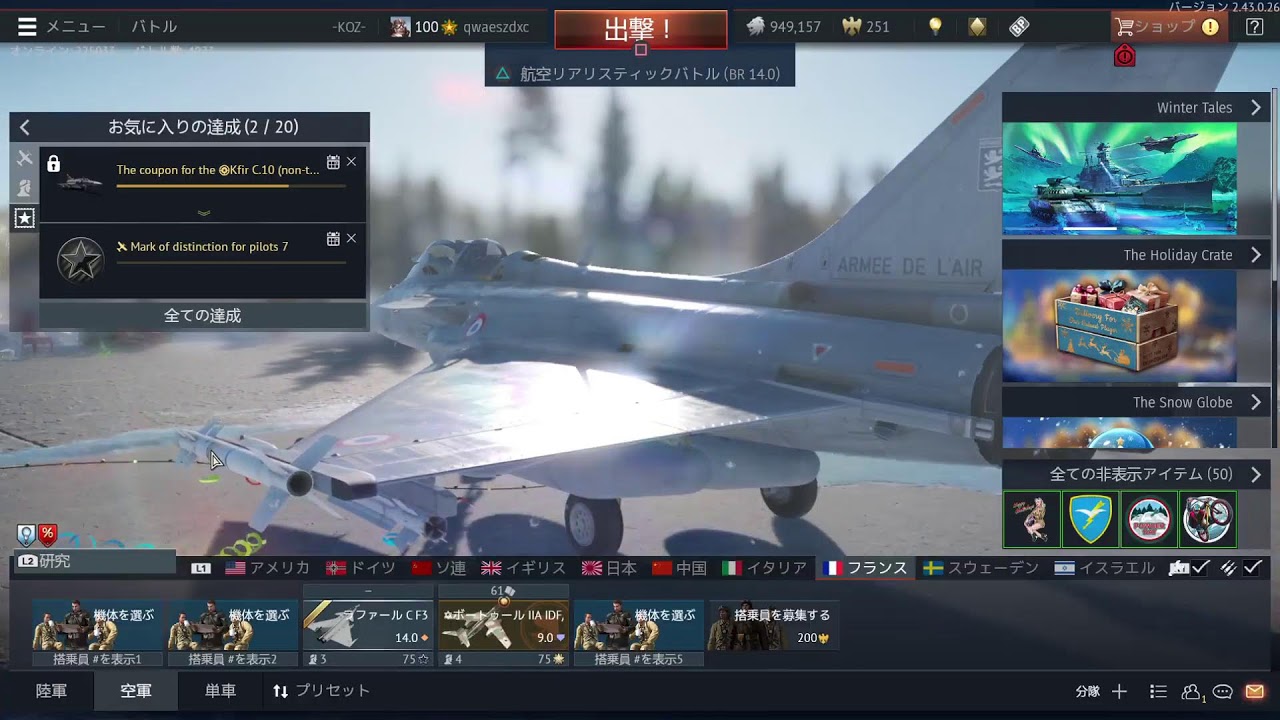
Task: Launch battle with the 出撃！ button
Action: click(x=640, y=29)
